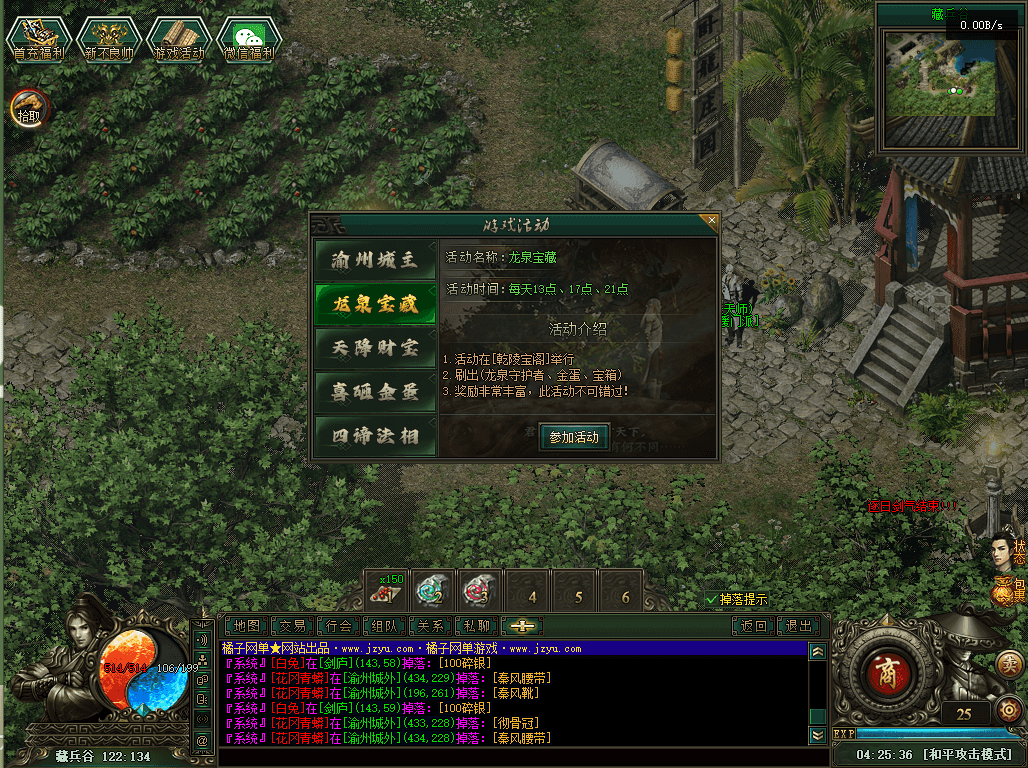Viewport: 1028px width, 768px height.
Task: Click the 新不良帅 golden emblem icon
Action: click(x=108, y=39)
